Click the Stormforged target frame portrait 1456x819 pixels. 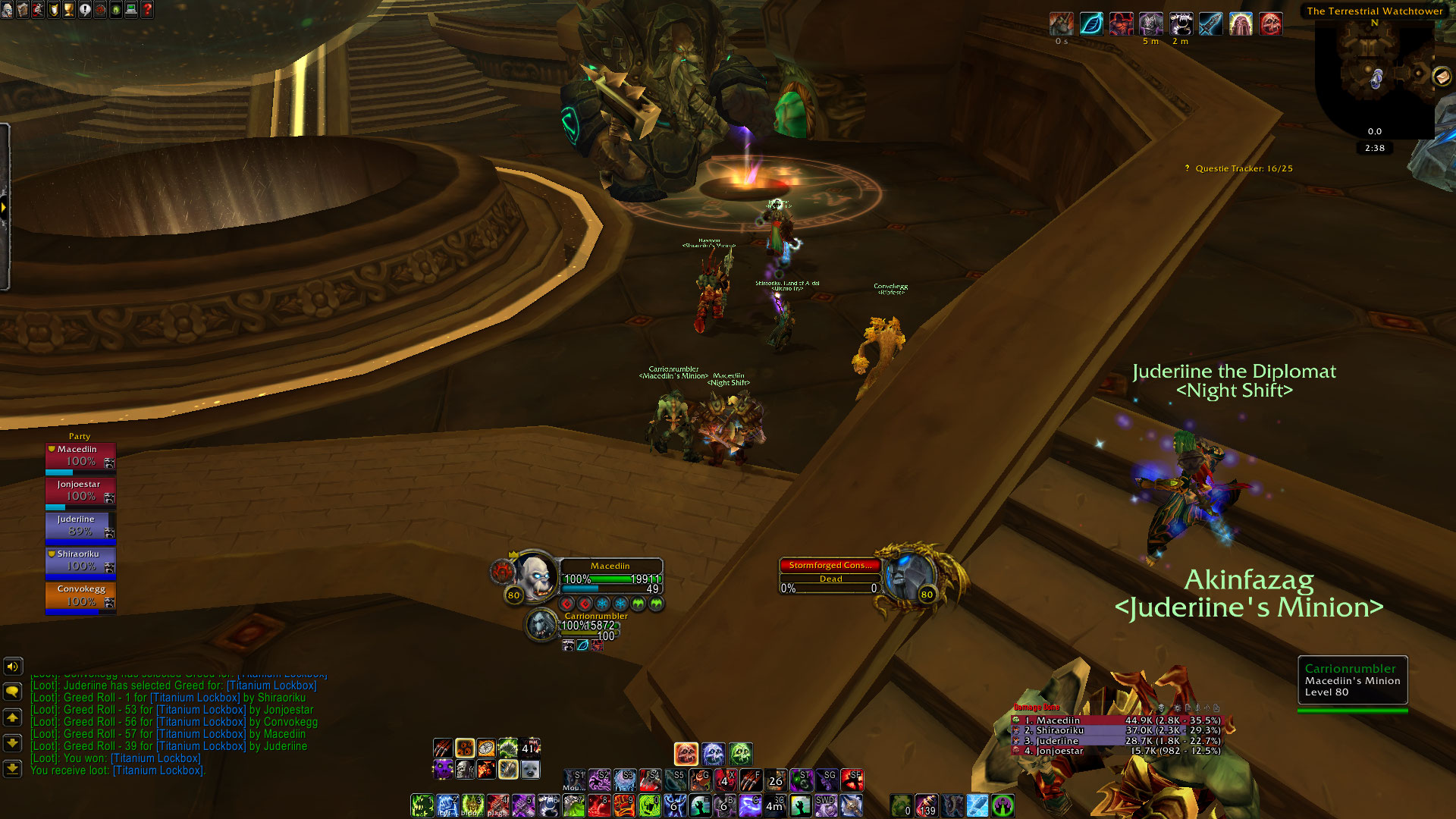click(908, 575)
